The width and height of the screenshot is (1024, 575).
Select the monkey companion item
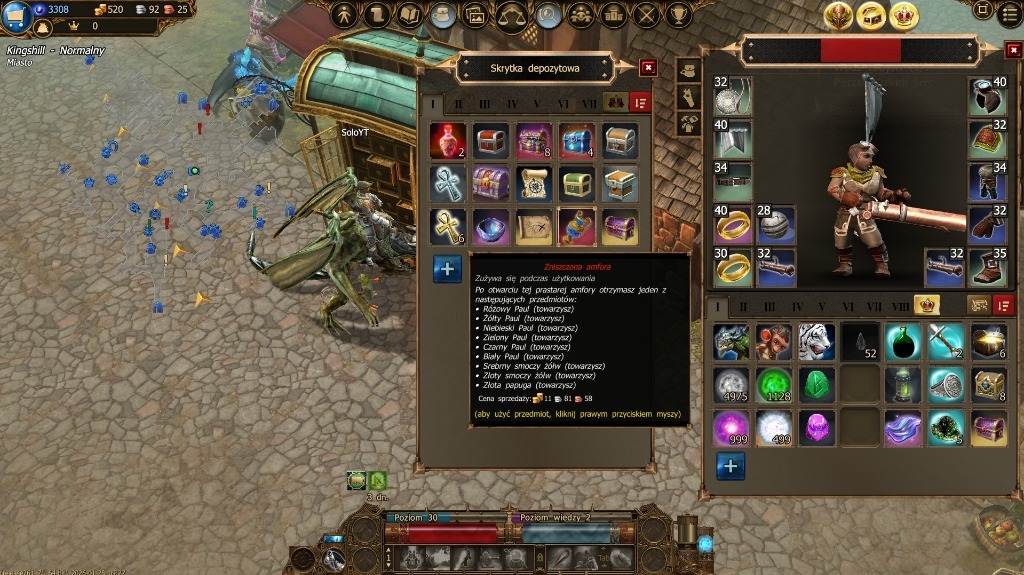(773, 342)
